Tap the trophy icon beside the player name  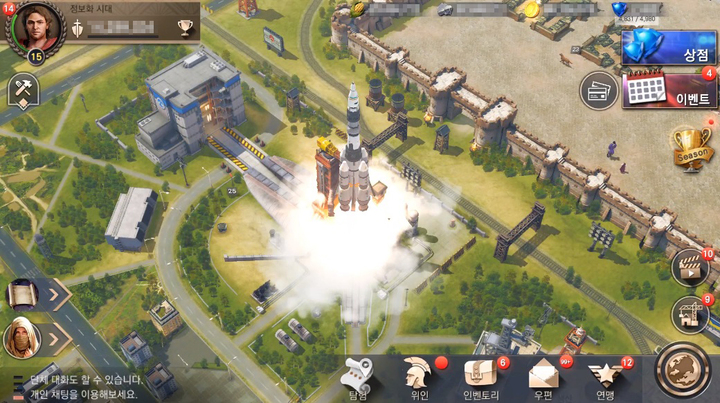[185, 27]
